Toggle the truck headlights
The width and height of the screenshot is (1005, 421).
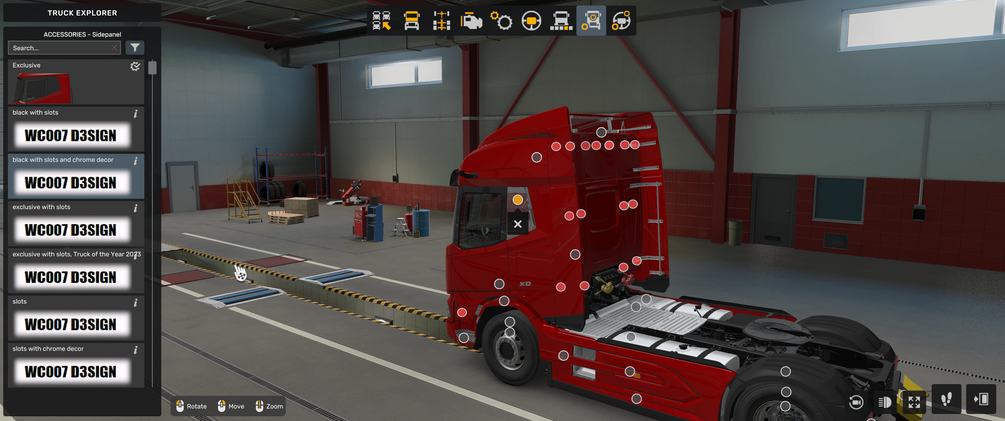click(884, 401)
